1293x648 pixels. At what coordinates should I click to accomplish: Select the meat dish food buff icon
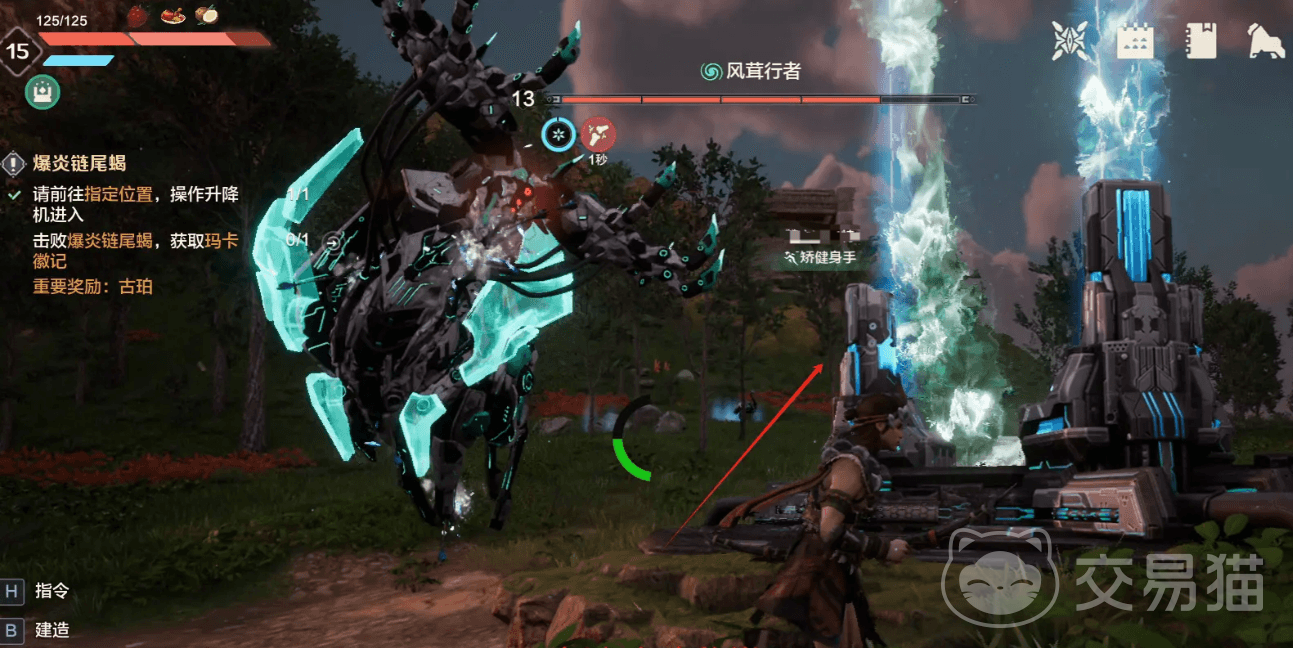(x=172, y=15)
